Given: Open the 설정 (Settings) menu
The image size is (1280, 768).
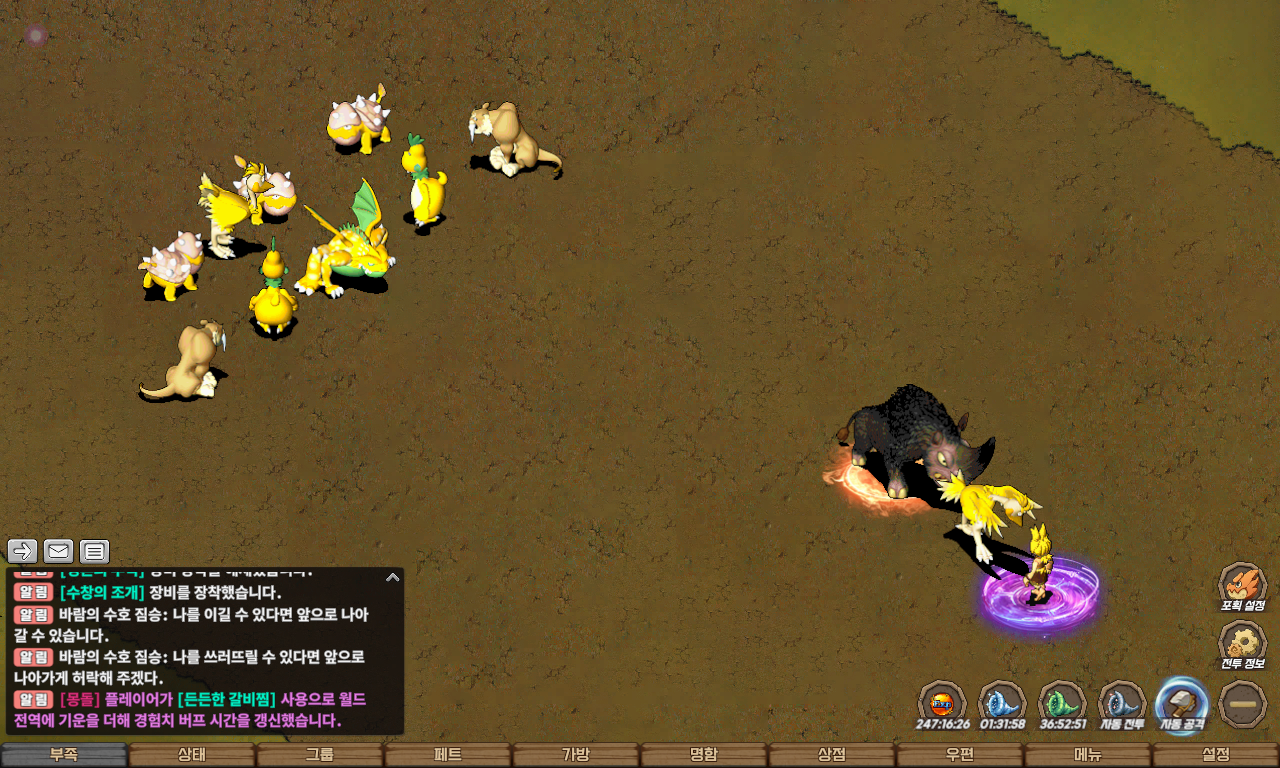Looking at the screenshot, I should (x=1216, y=755).
